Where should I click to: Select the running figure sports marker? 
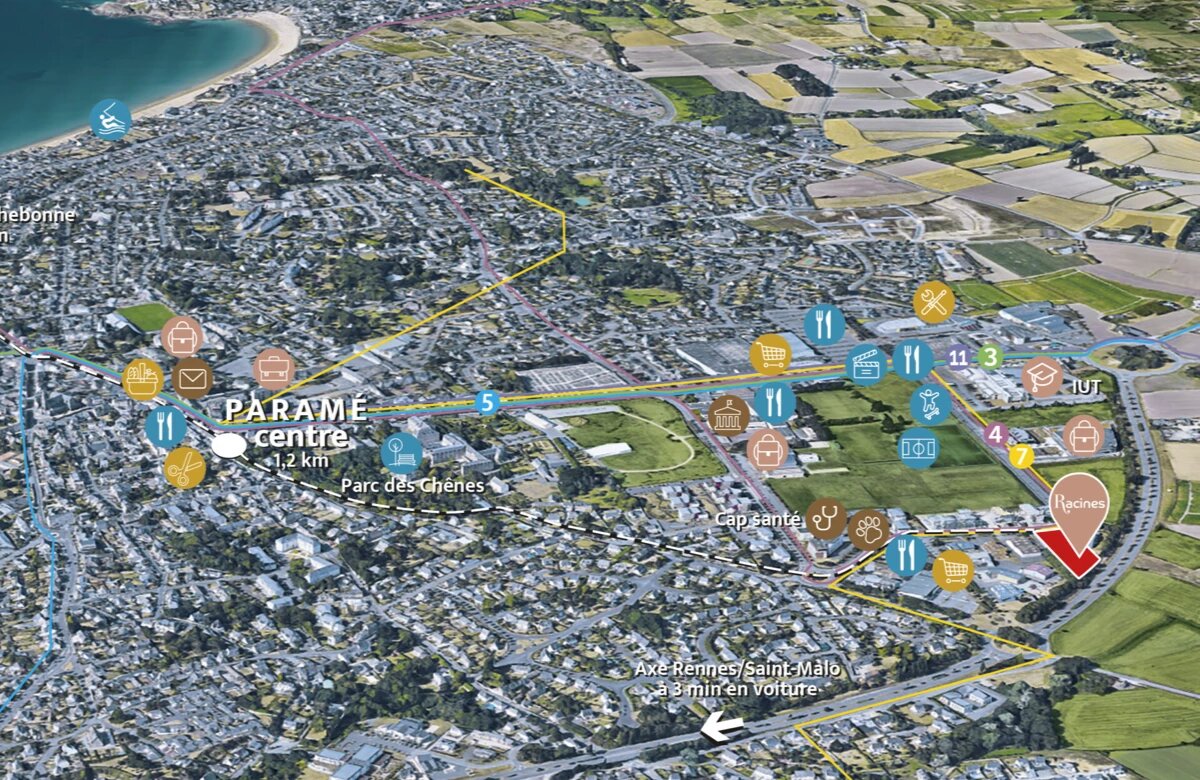point(930,403)
